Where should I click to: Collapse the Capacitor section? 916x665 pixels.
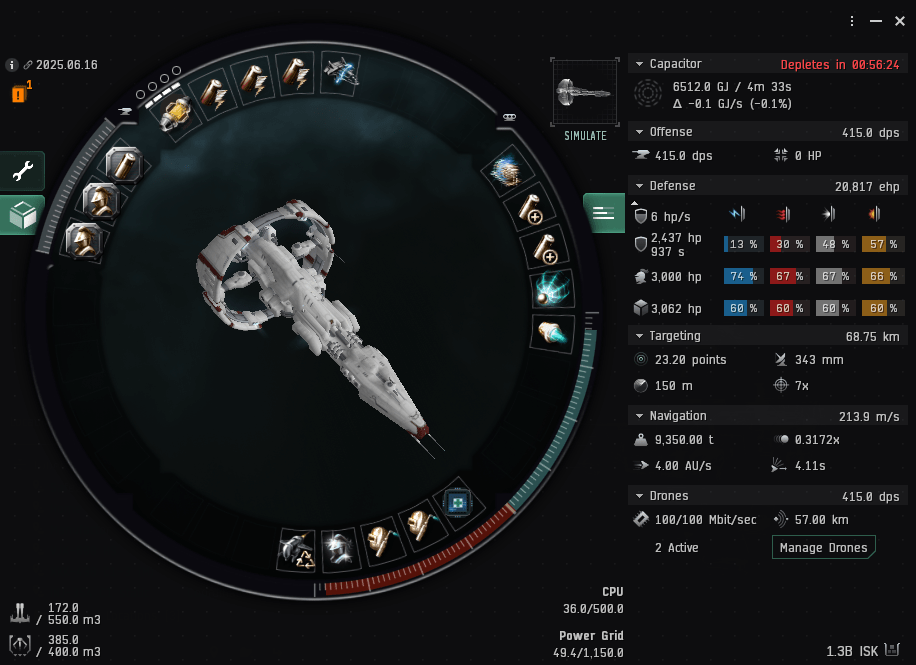(640, 64)
